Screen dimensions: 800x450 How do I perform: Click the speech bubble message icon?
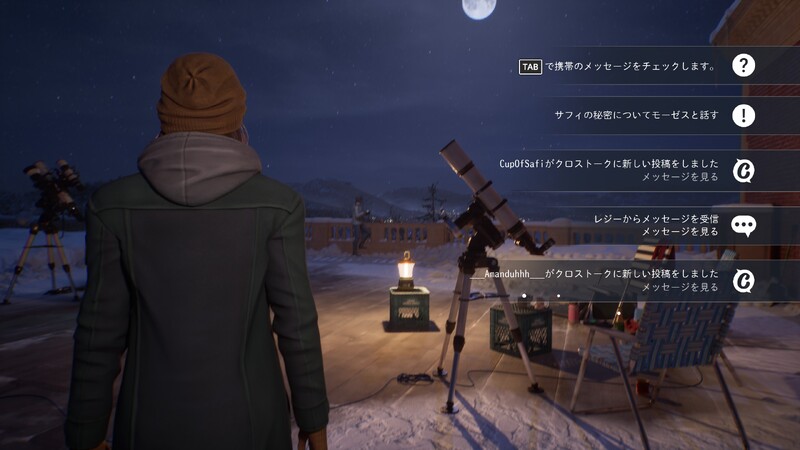coord(743,224)
